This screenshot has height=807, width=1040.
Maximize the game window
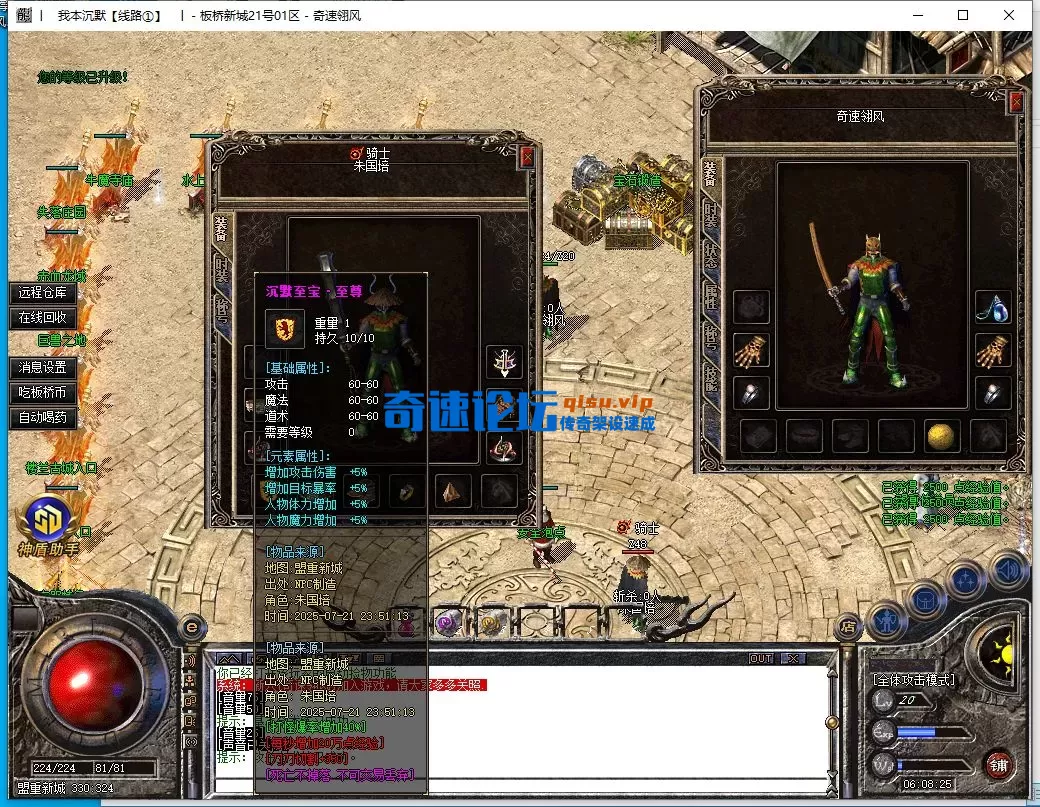[963, 15]
